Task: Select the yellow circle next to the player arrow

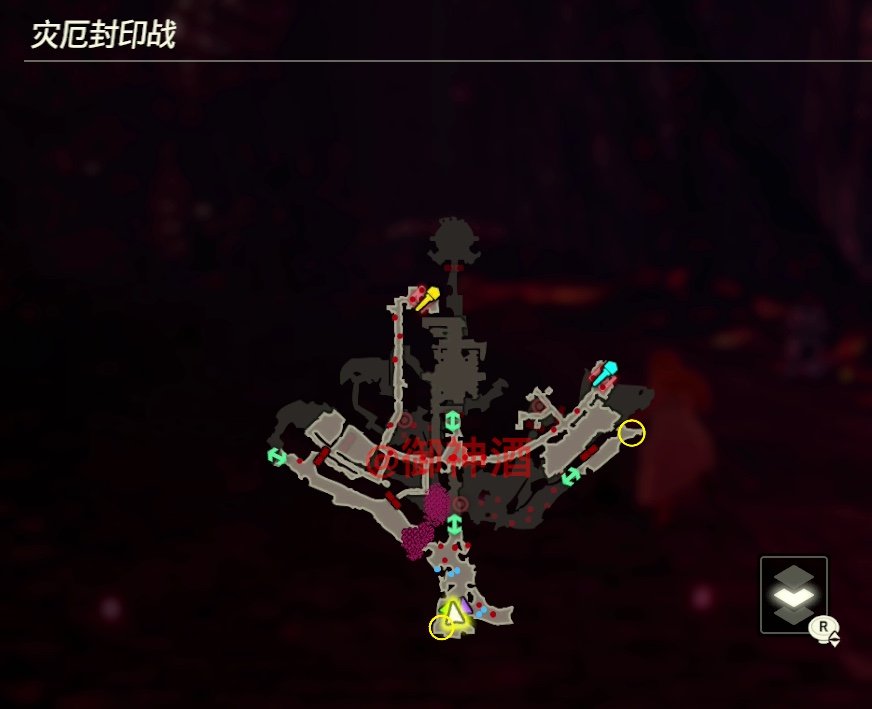Action: [x=441, y=628]
